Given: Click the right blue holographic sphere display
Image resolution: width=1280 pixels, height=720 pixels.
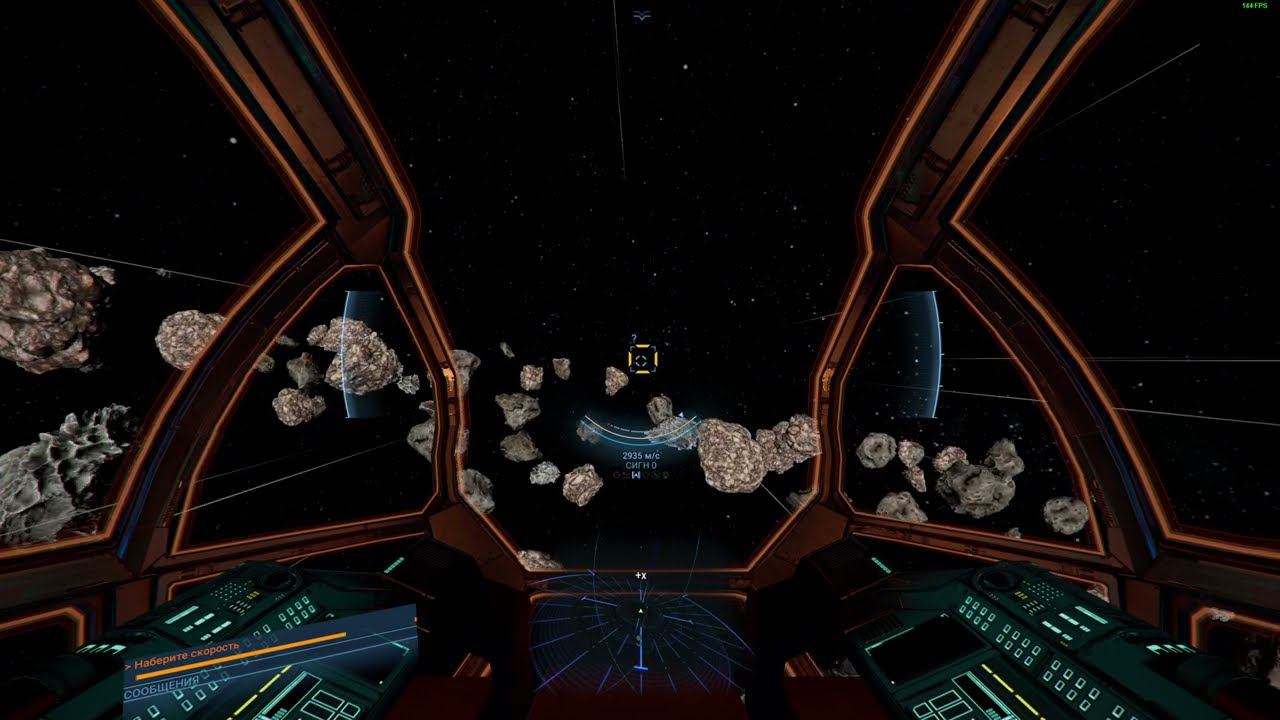Looking at the screenshot, I should (917, 352).
